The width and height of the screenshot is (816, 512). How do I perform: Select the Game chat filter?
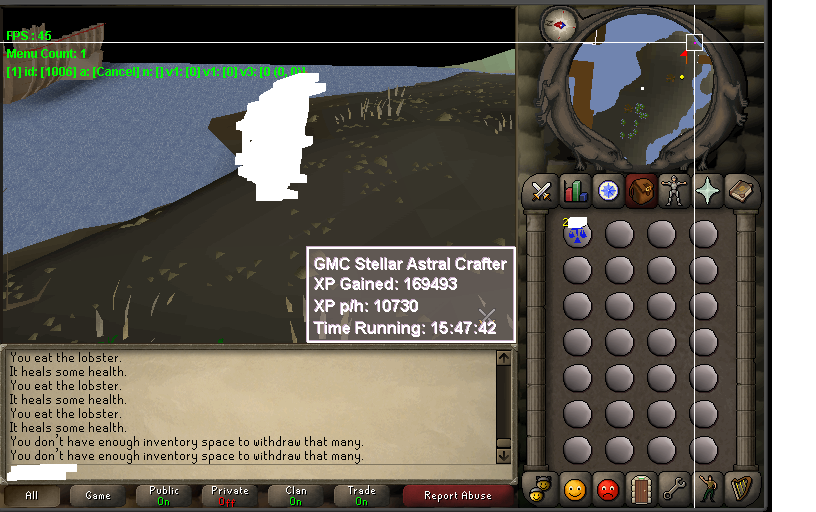[98, 495]
